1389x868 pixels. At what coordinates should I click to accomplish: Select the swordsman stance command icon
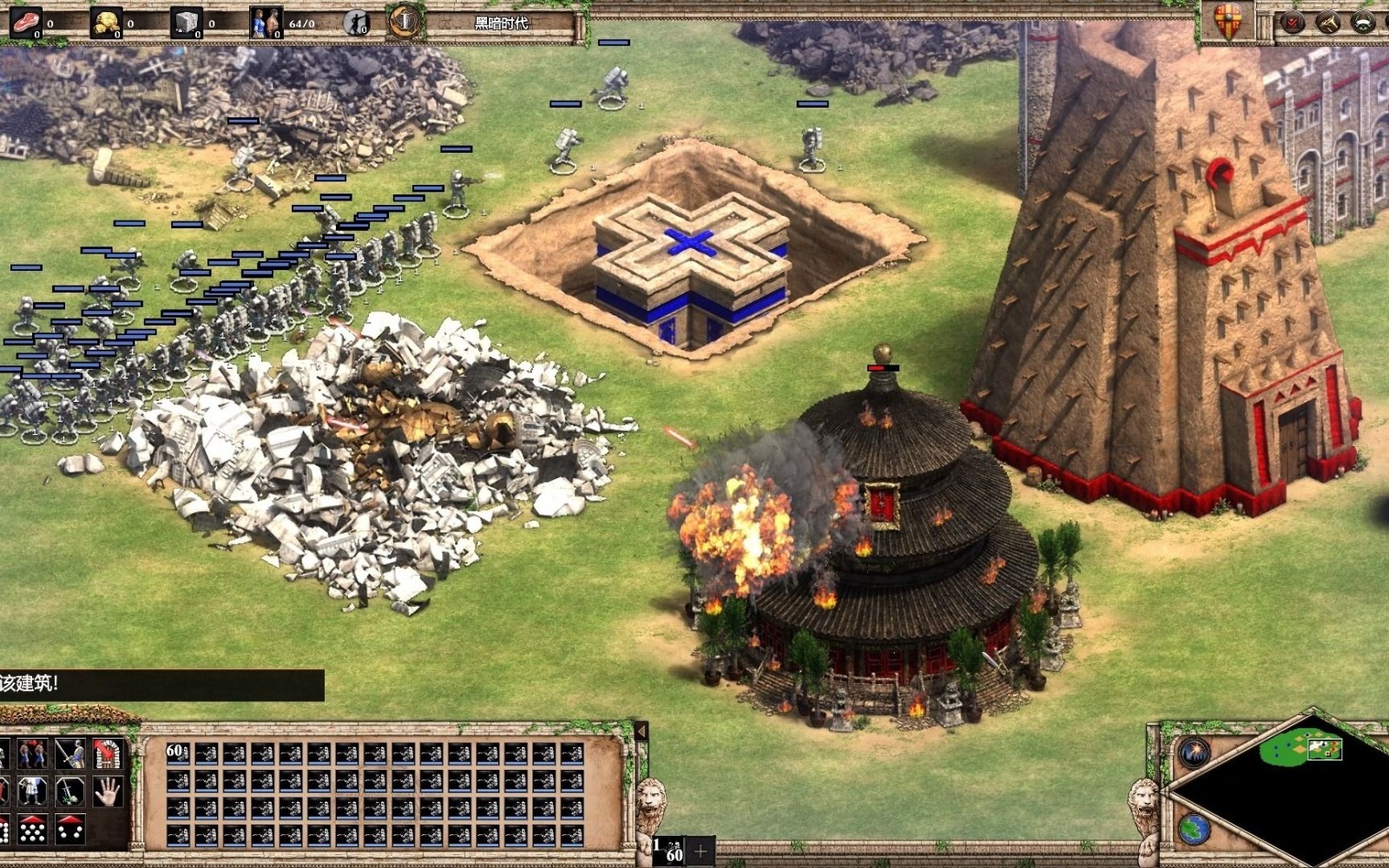click(69, 753)
